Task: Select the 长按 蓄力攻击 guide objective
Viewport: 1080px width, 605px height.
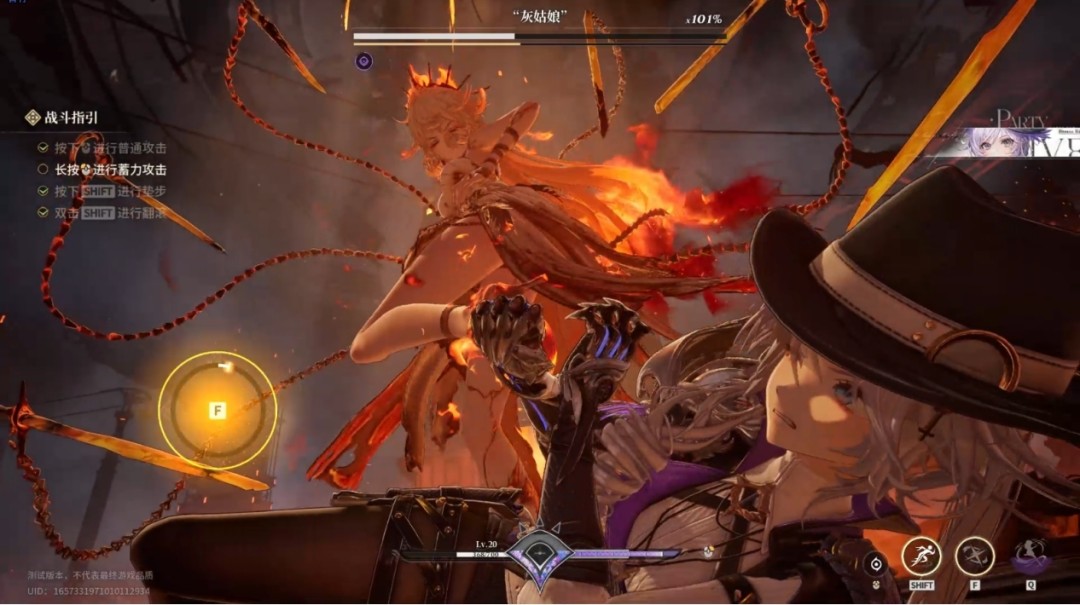Action: (110, 169)
